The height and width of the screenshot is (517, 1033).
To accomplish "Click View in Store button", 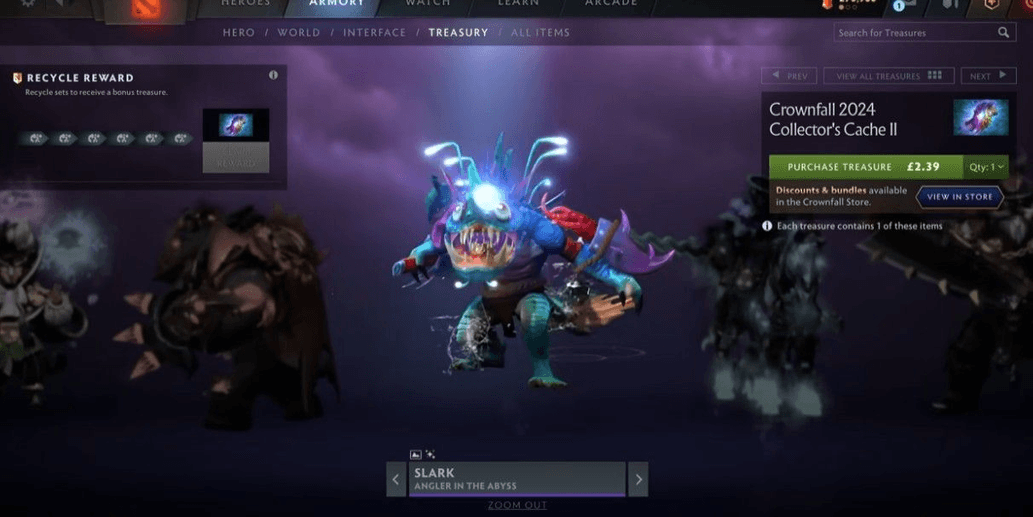I will (x=959, y=197).
